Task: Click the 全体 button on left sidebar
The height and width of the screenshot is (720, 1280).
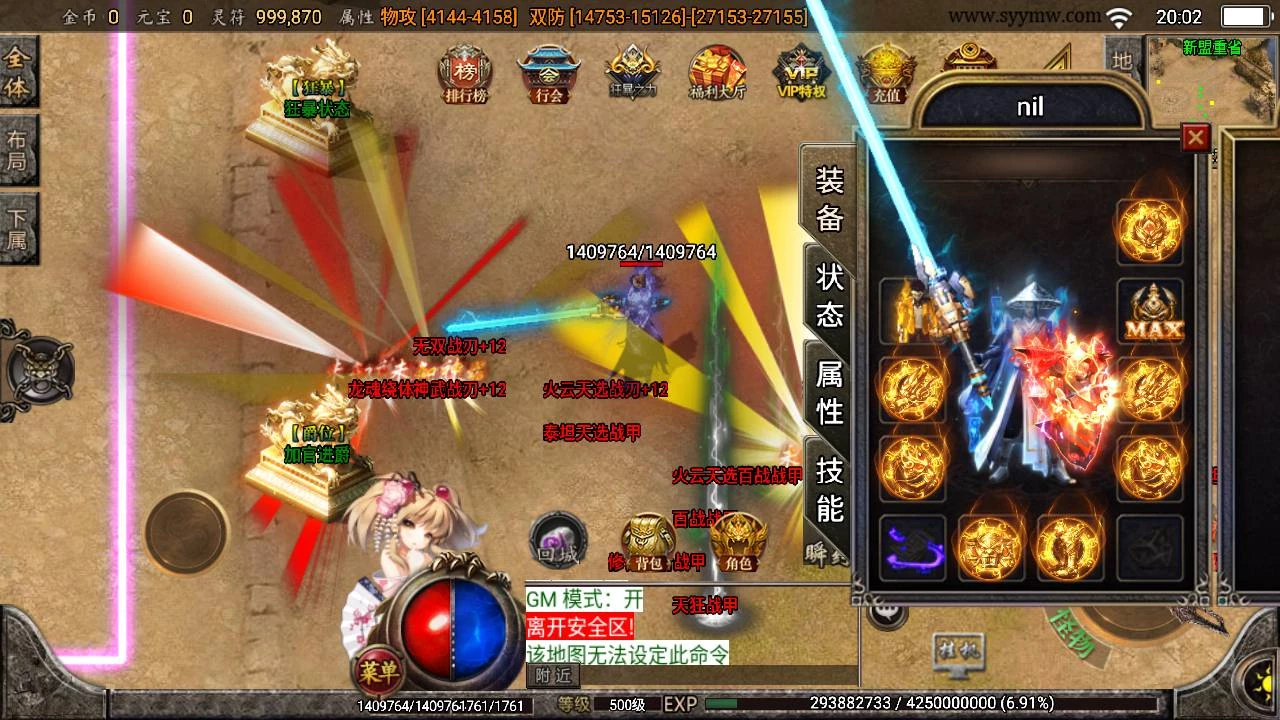Action: (18, 72)
